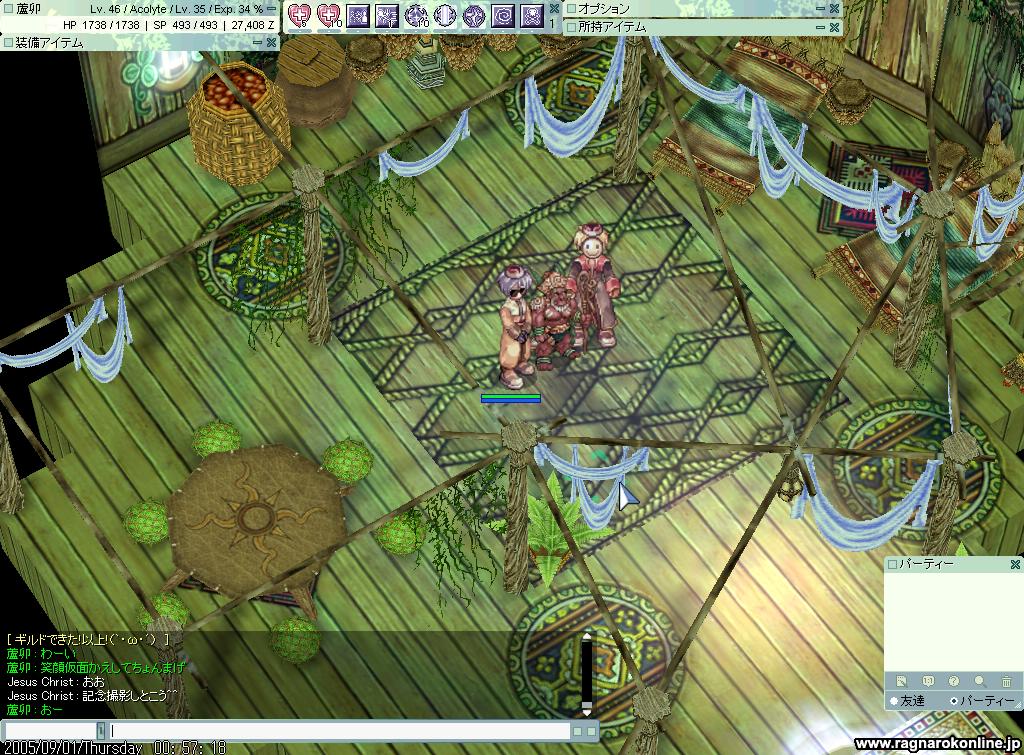Click the whisper recipient name field
The width and height of the screenshot is (1024, 755).
click(x=50, y=731)
